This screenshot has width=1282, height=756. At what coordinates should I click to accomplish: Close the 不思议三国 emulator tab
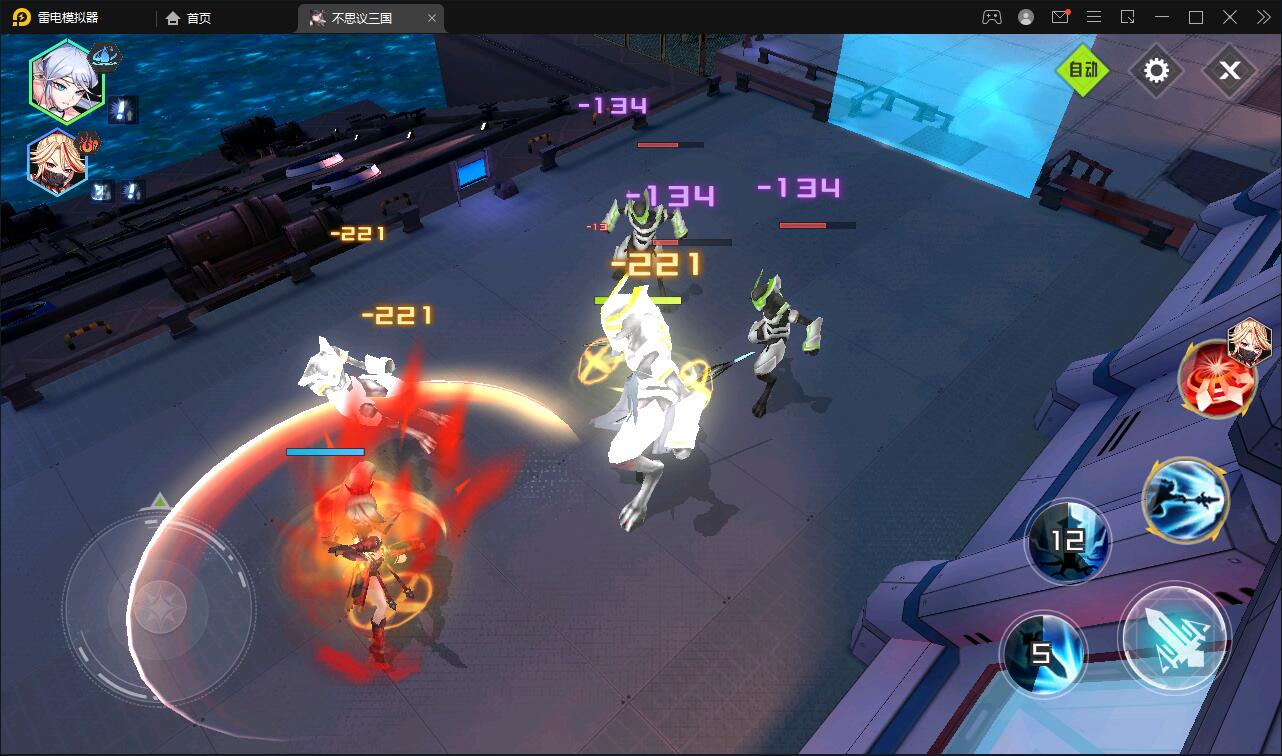(432, 17)
